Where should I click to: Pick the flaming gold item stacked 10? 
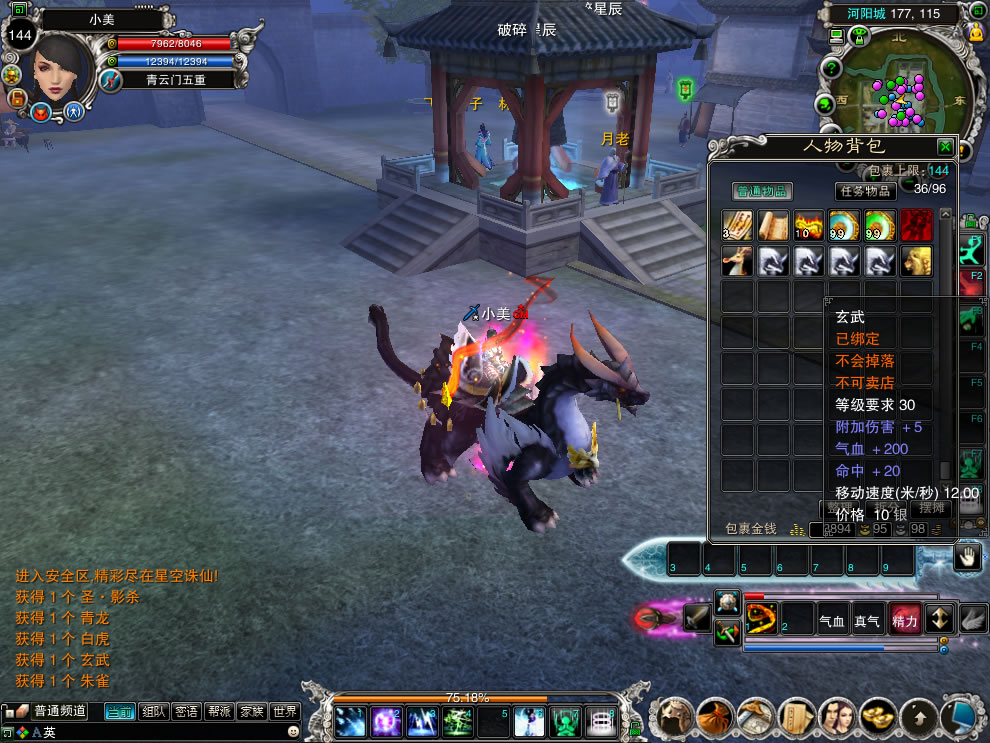click(807, 226)
